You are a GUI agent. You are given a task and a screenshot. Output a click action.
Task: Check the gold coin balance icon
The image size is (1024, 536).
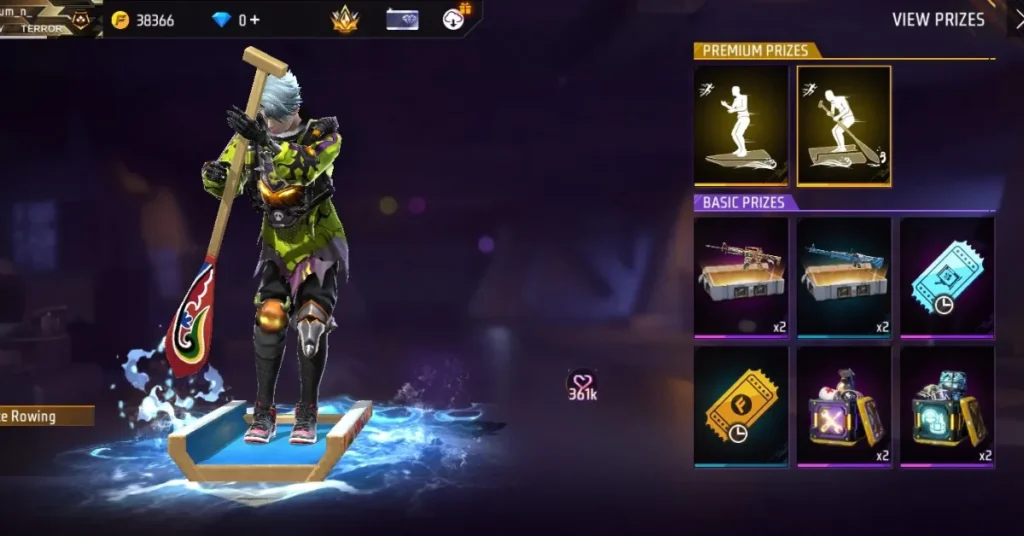pyautogui.click(x=121, y=20)
